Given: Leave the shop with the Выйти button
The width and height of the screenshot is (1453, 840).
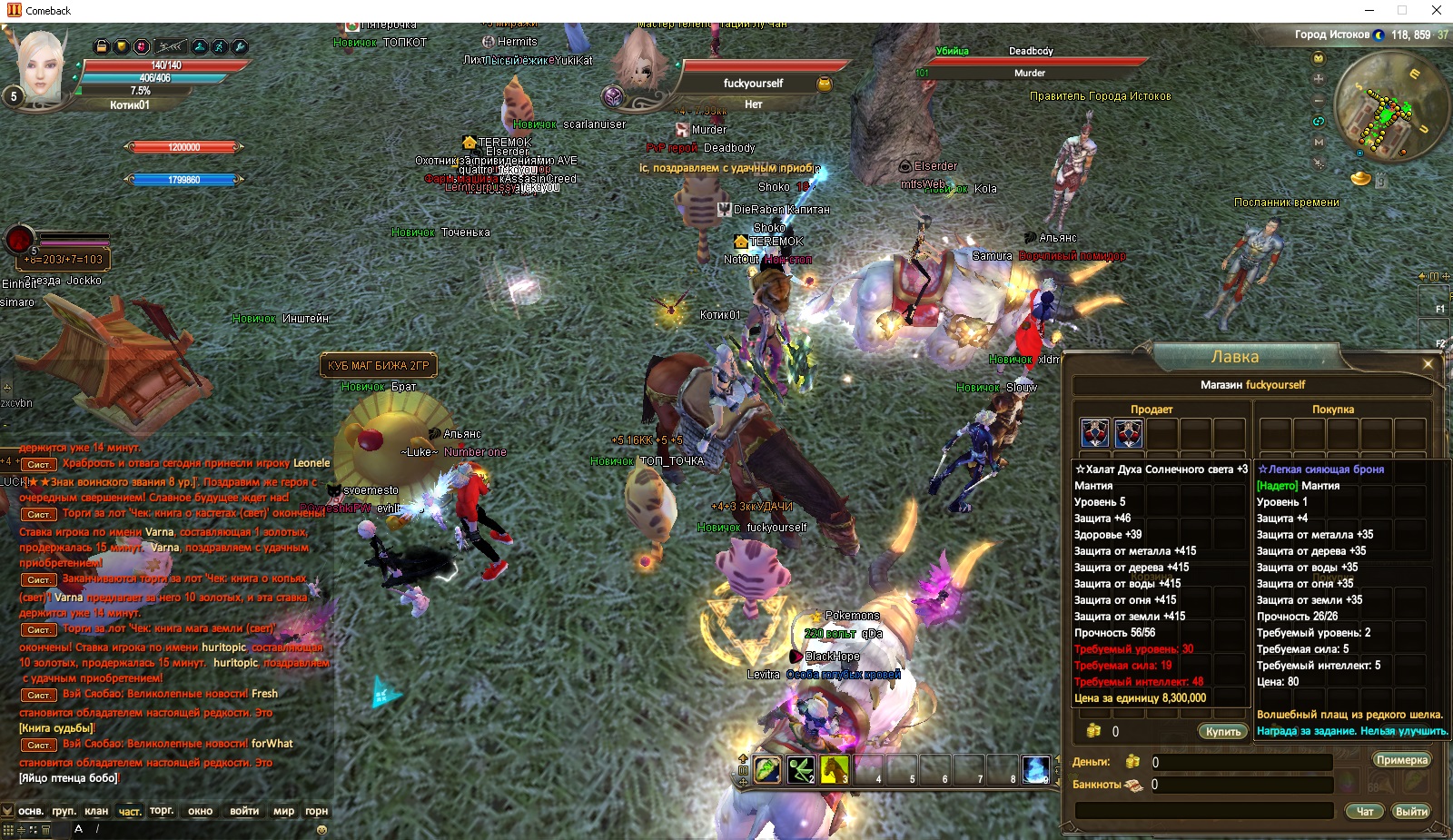Looking at the screenshot, I should 1411,811.
